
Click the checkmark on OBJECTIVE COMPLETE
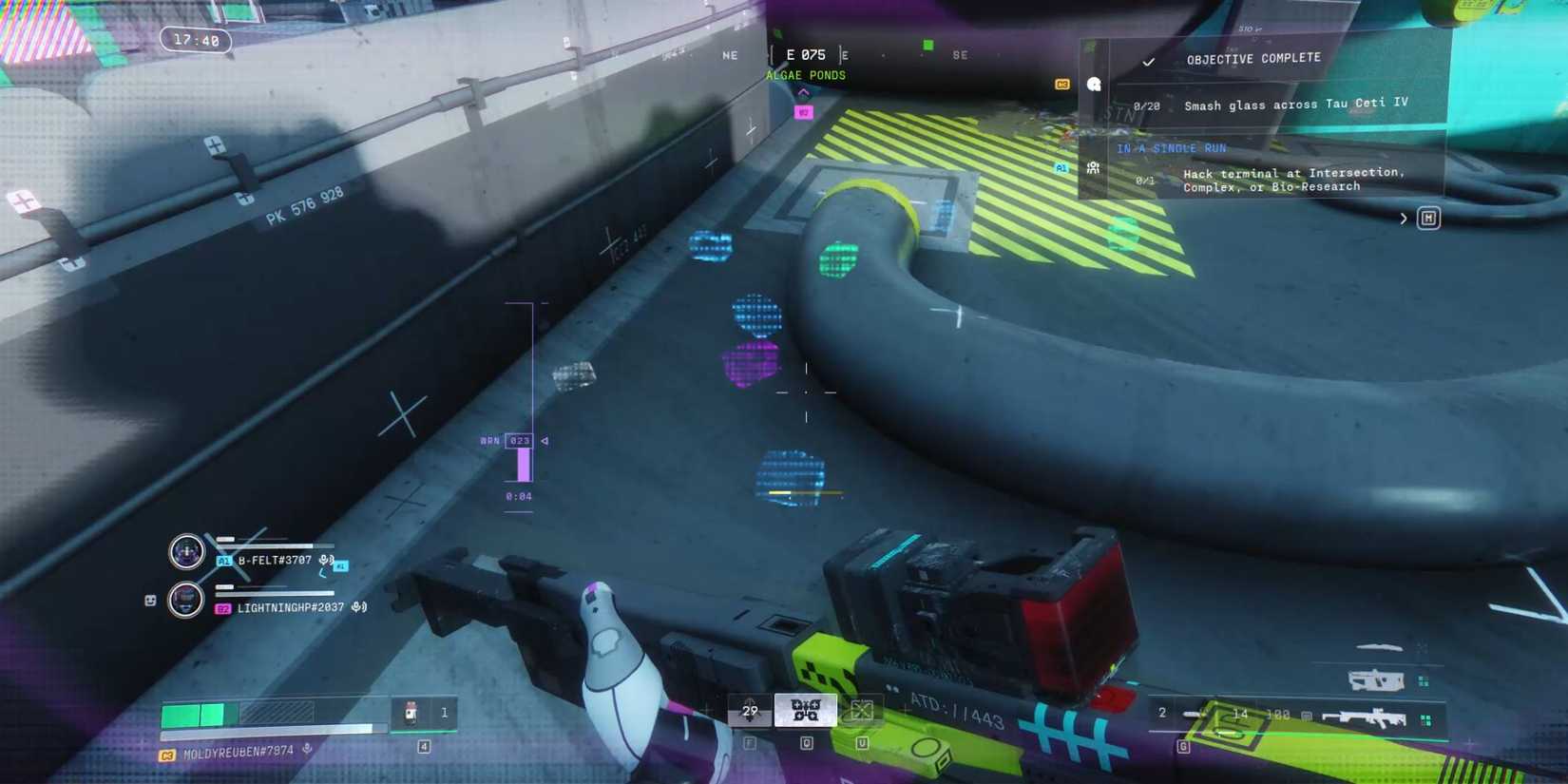1149,62
